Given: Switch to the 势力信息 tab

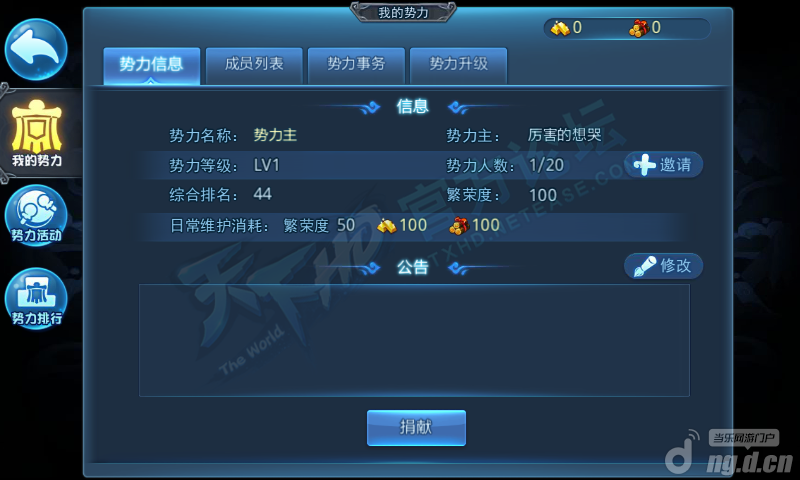Looking at the screenshot, I should click(151, 65).
